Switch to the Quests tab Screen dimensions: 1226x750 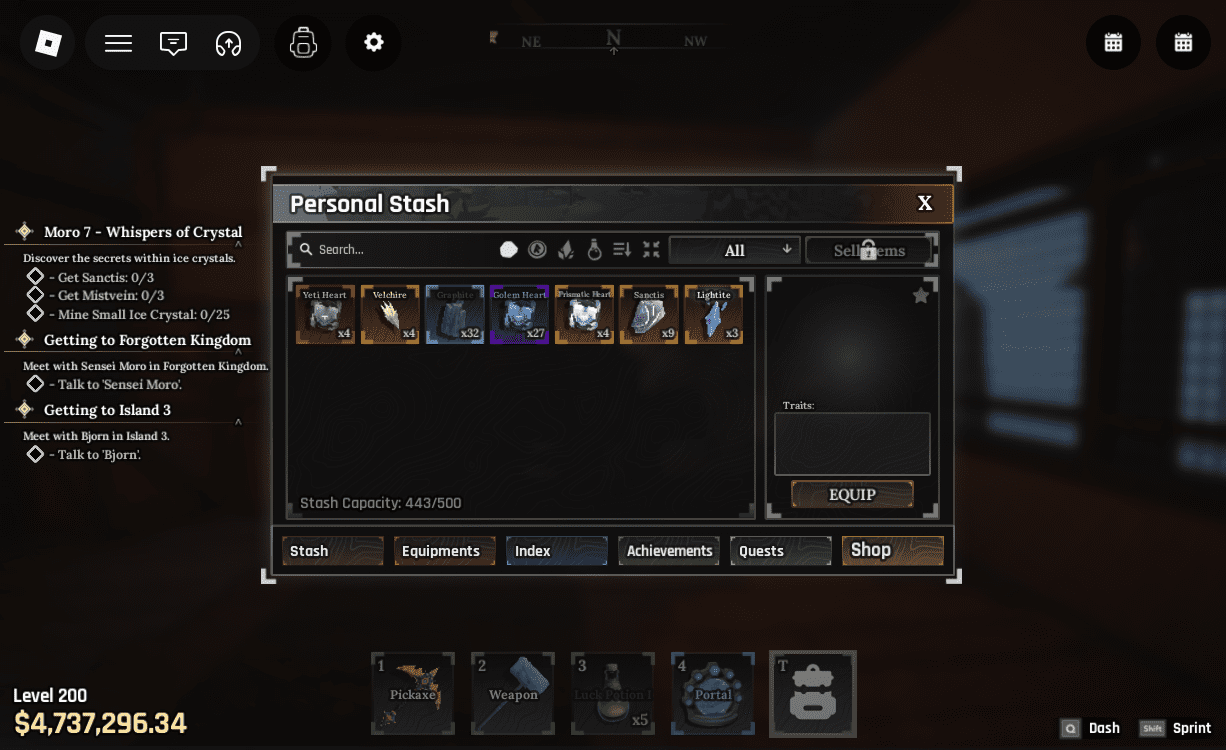(781, 551)
